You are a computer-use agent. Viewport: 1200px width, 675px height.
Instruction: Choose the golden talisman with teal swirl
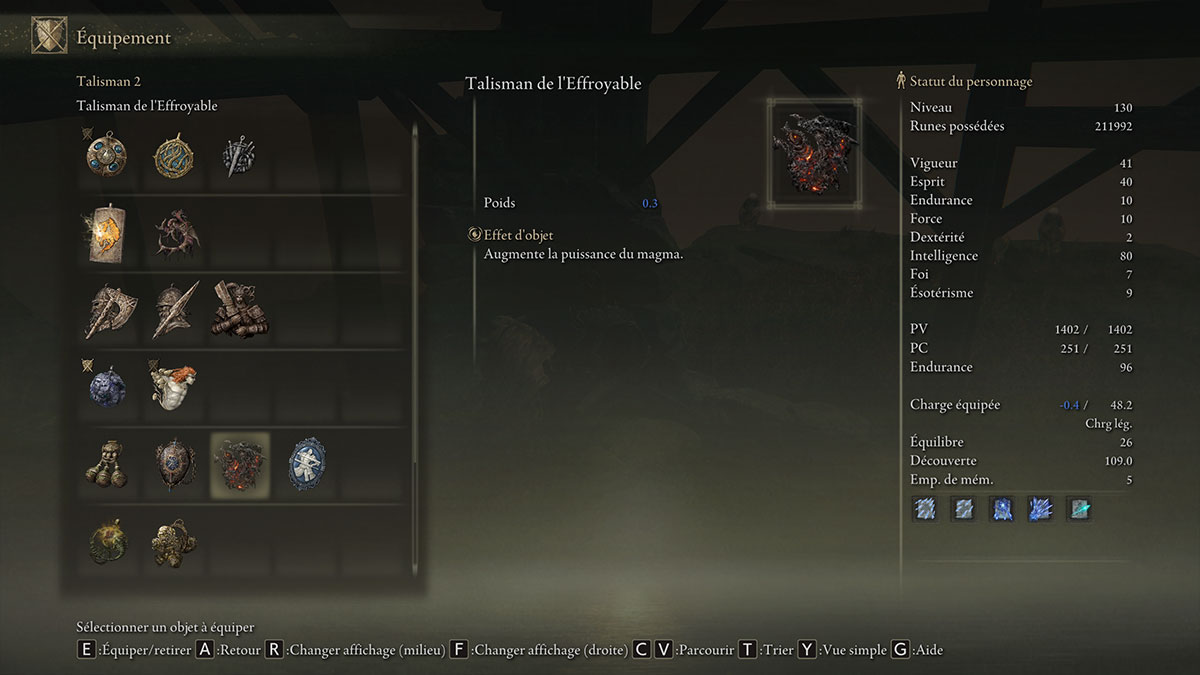coord(172,156)
